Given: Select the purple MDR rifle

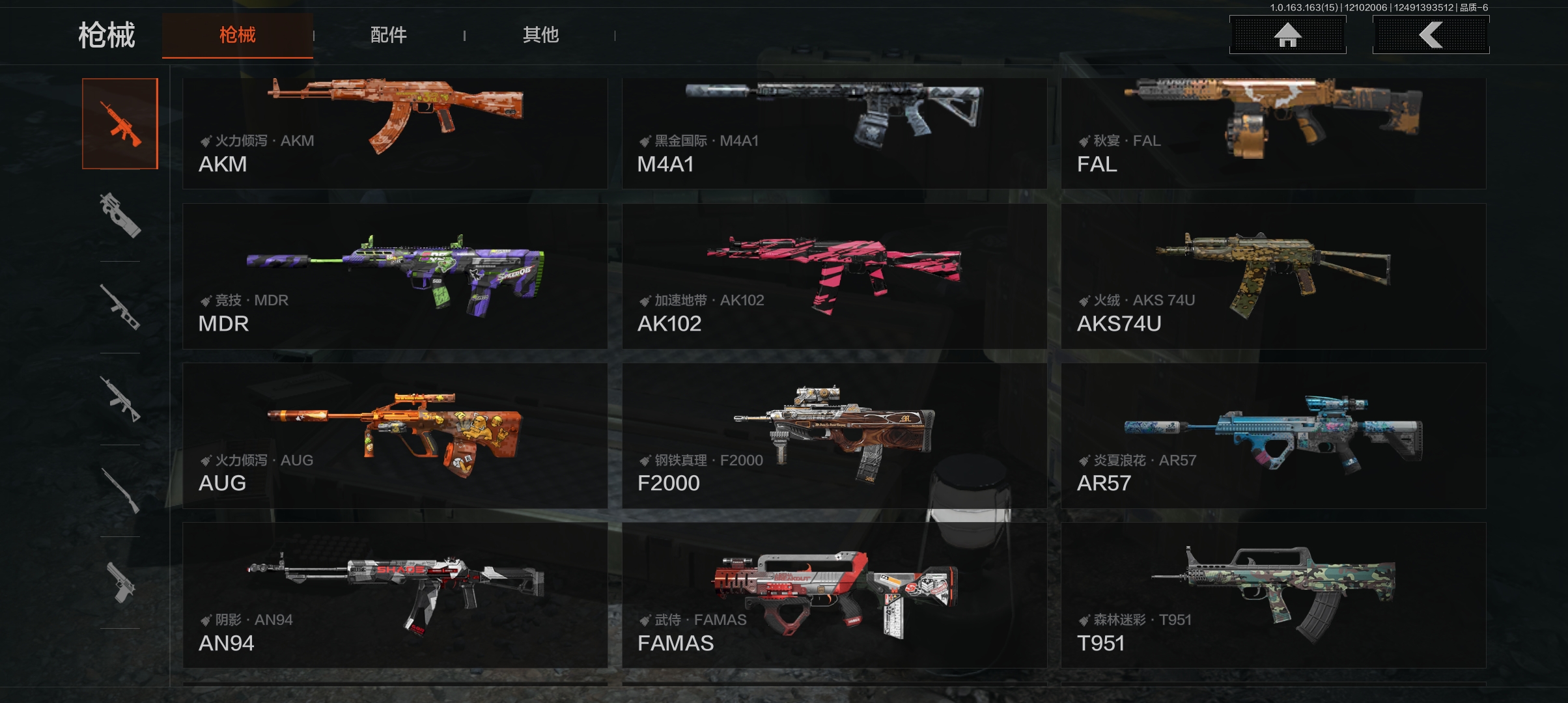Looking at the screenshot, I should point(395,277).
